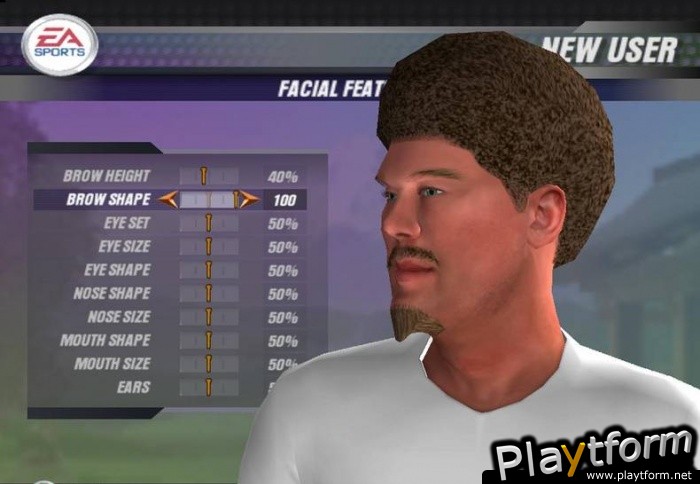Adjust the Nose Shape slider
The image size is (700, 484).
(208, 293)
